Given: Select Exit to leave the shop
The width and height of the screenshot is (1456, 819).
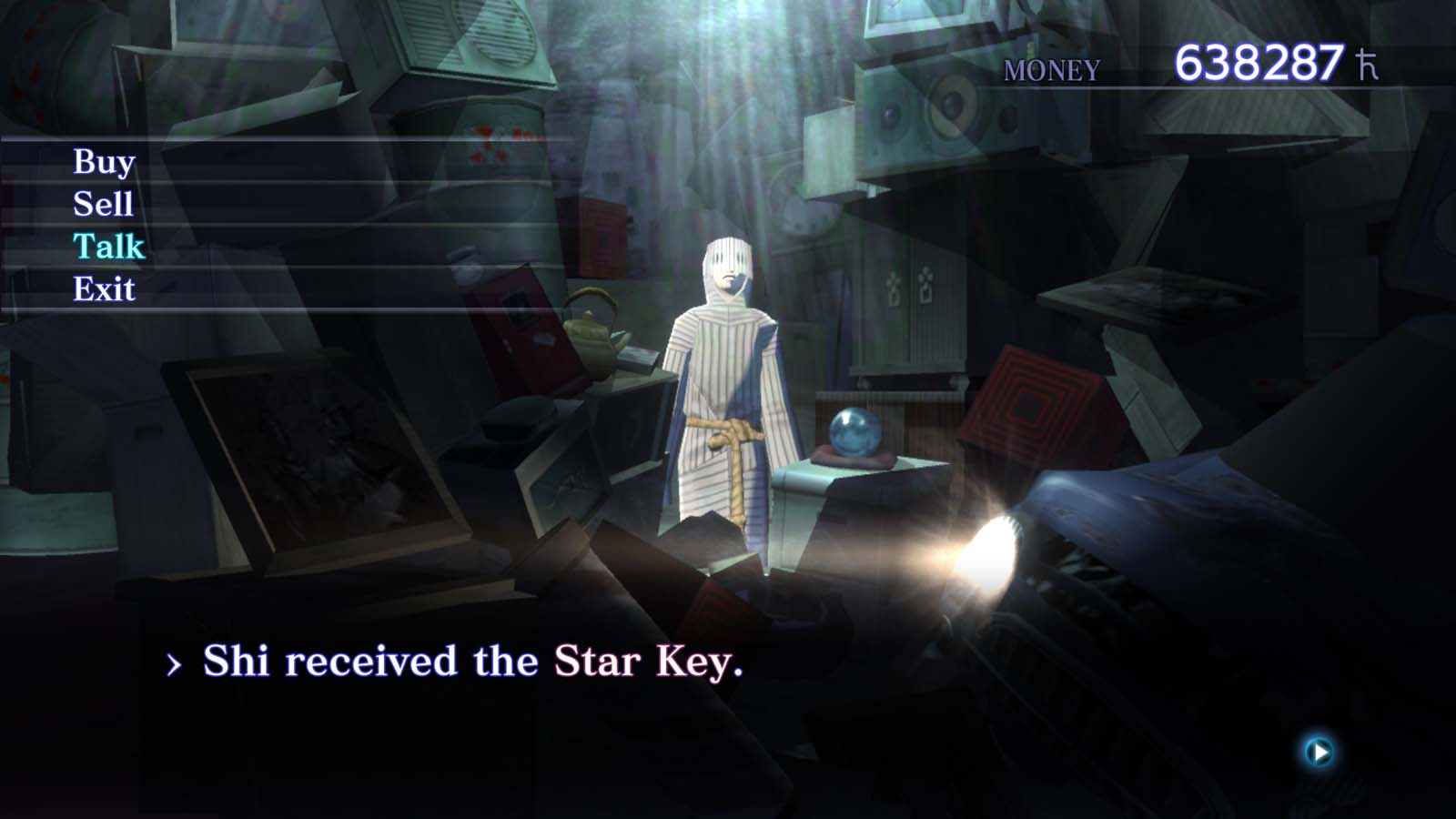Looking at the screenshot, I should pyautogui.click(x=105, y=289).
